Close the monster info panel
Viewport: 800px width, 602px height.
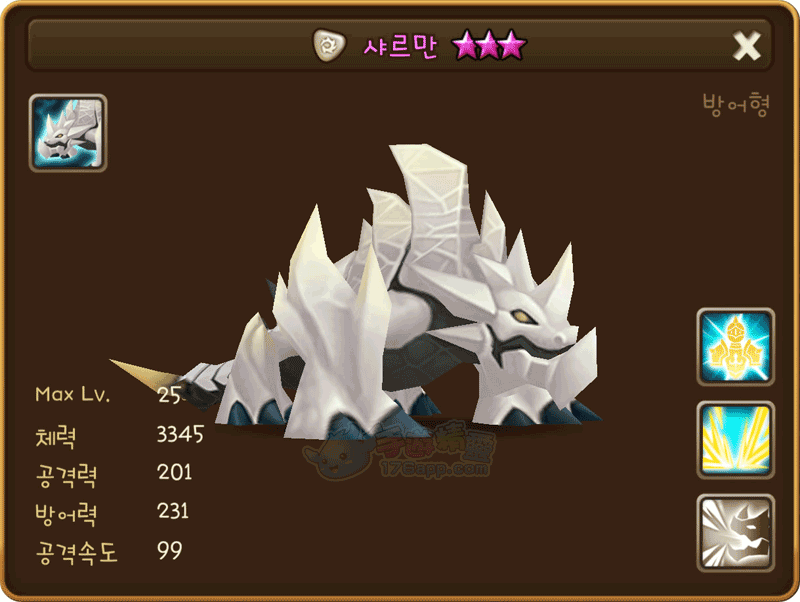coord(747,46)
